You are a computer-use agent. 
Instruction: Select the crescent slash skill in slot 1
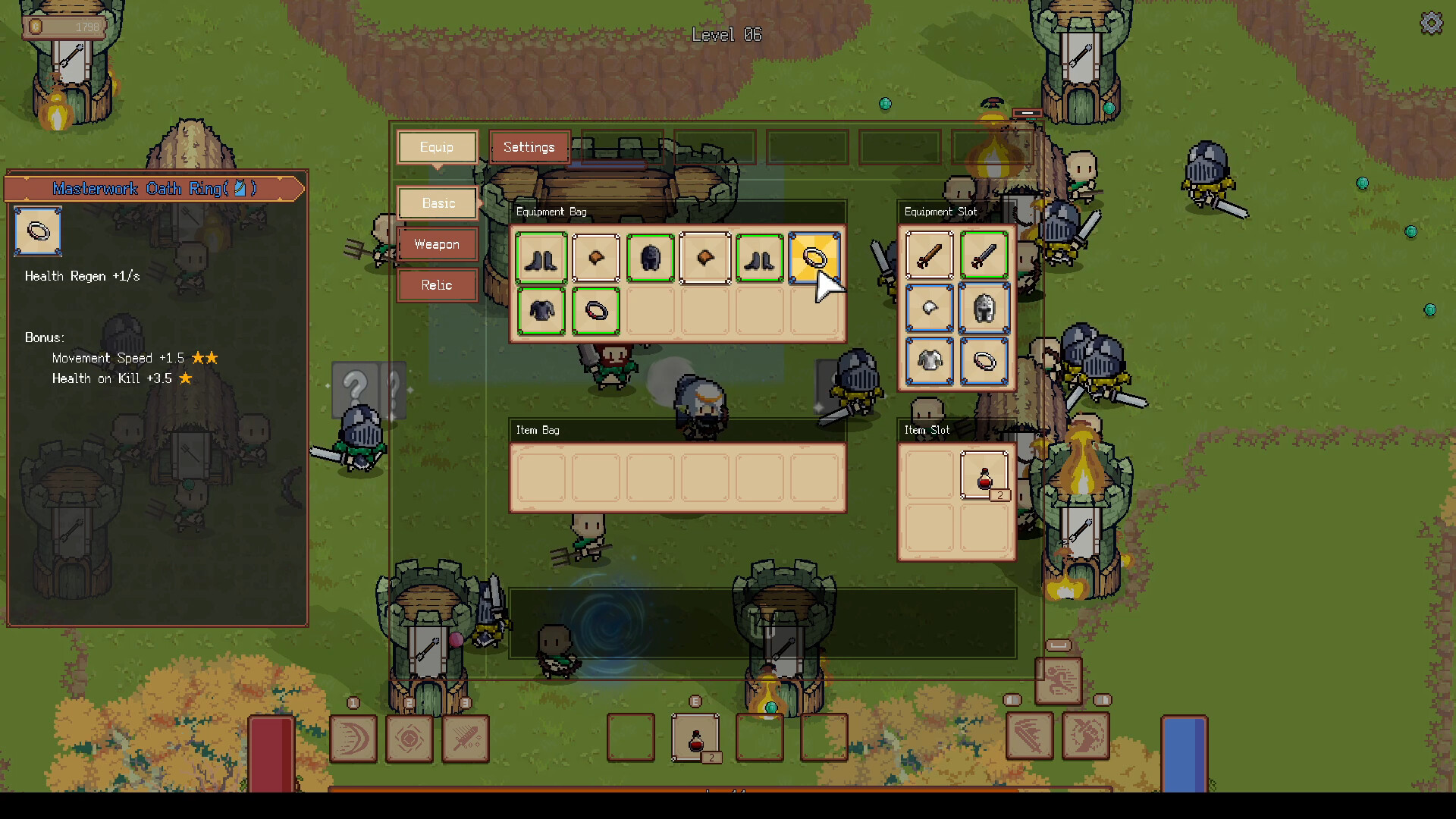tap(354, 739)
